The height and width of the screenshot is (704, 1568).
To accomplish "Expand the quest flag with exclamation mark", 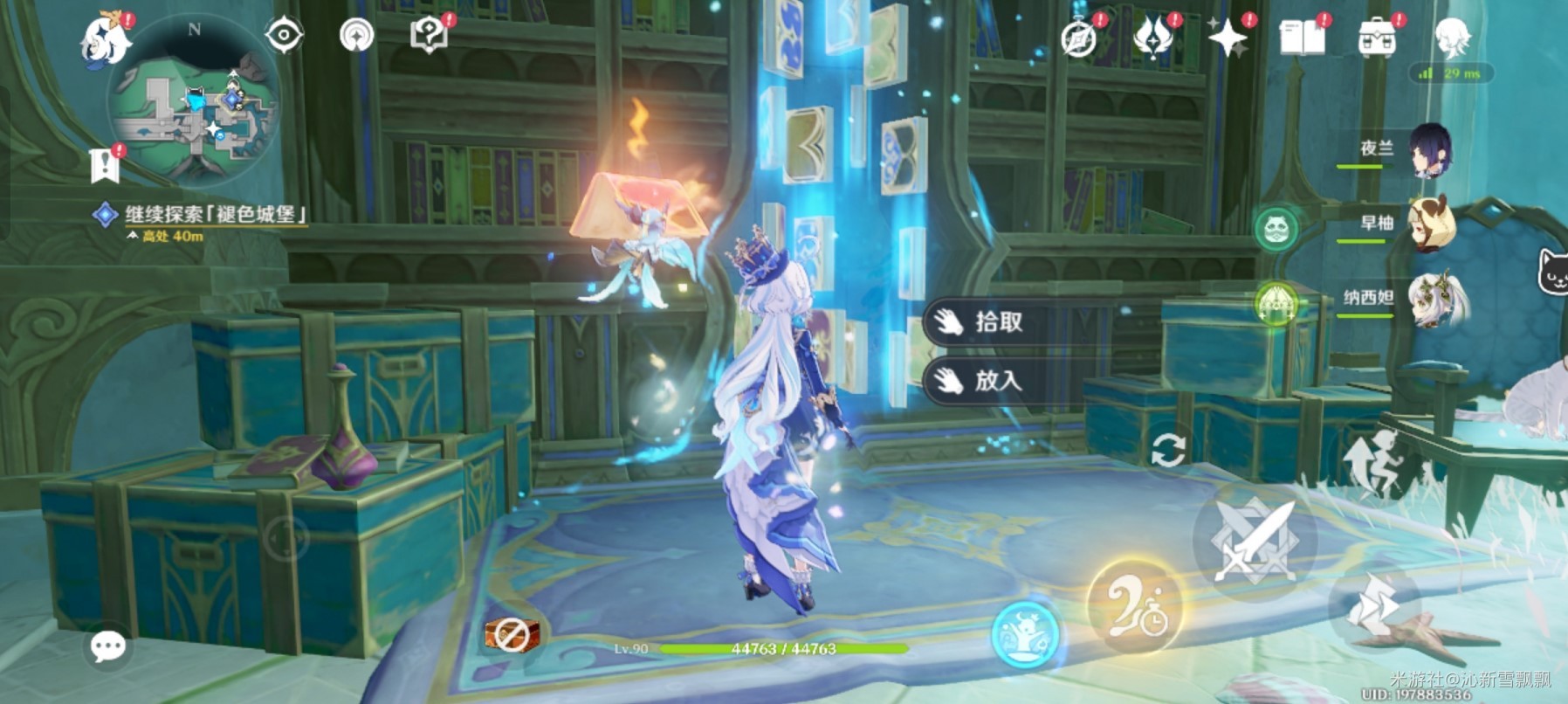I will click(x=105, y=162).
